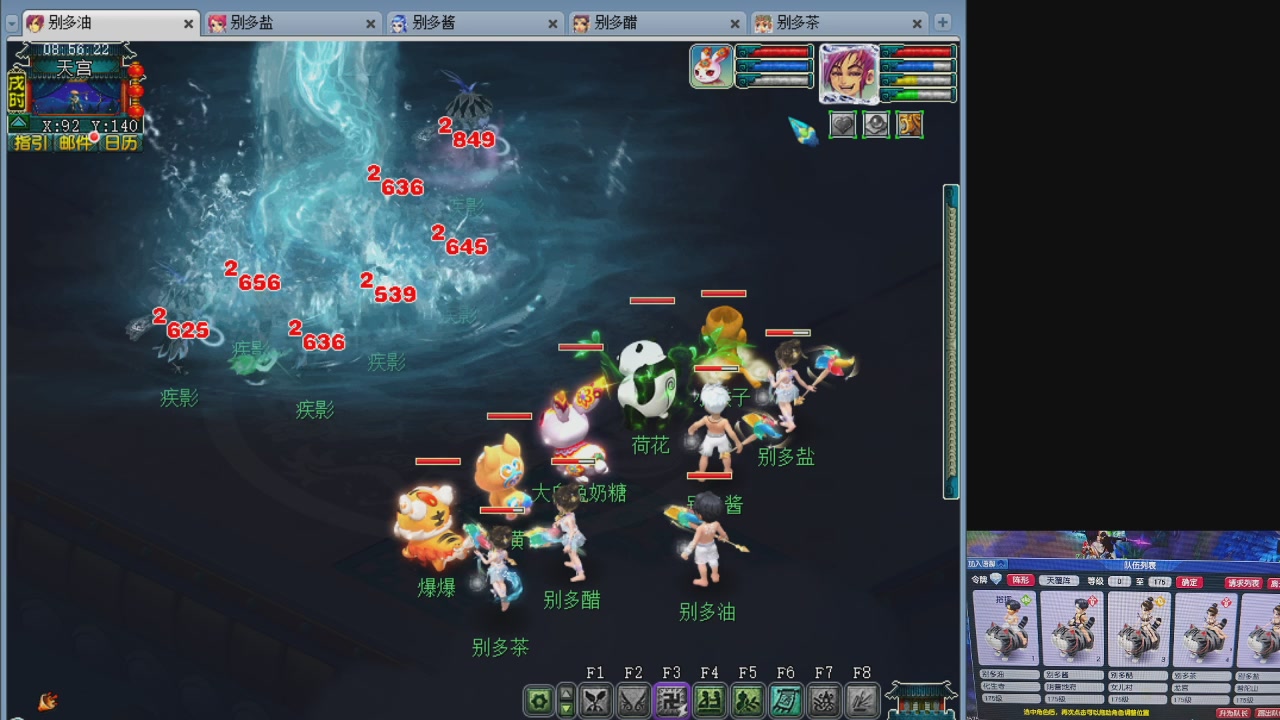Select the F1 skill icon

(597, 700)
